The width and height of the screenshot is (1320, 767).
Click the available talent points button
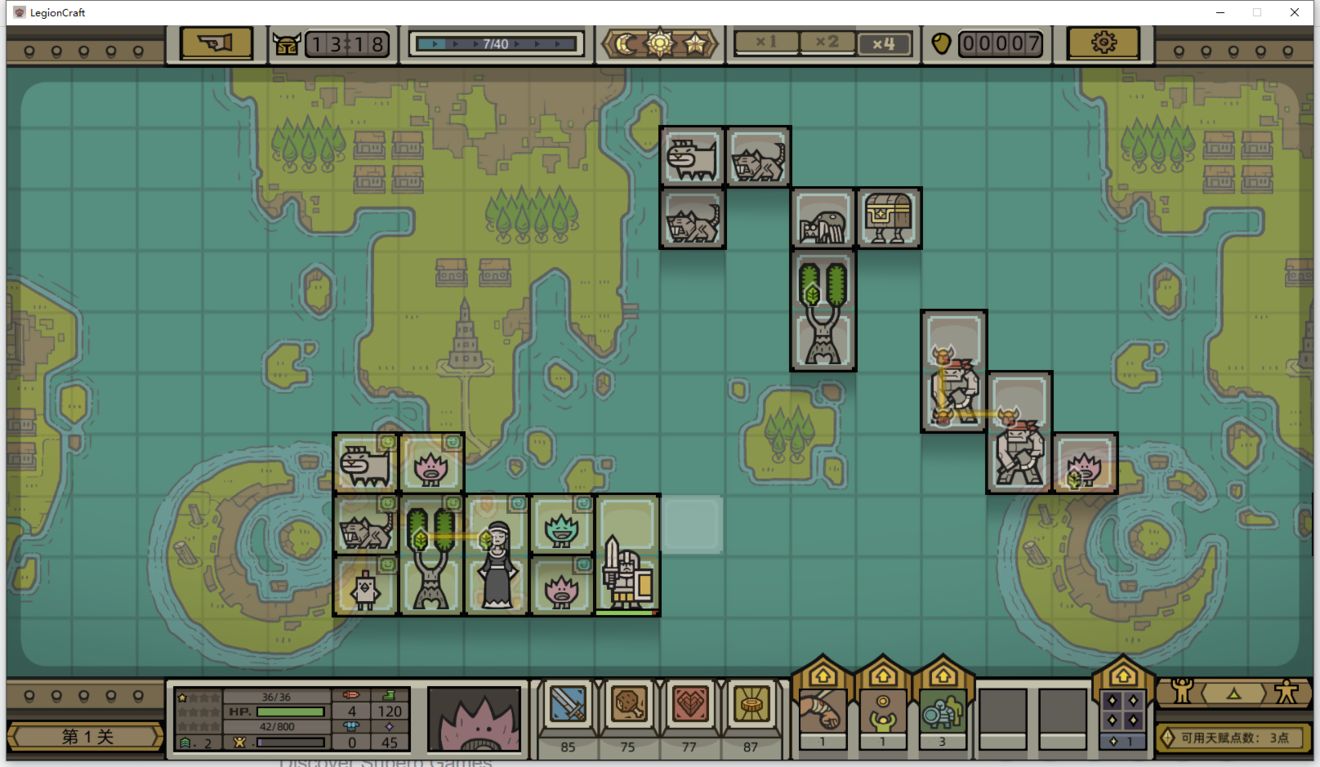pyautogui.click(x=1234, y=738)
